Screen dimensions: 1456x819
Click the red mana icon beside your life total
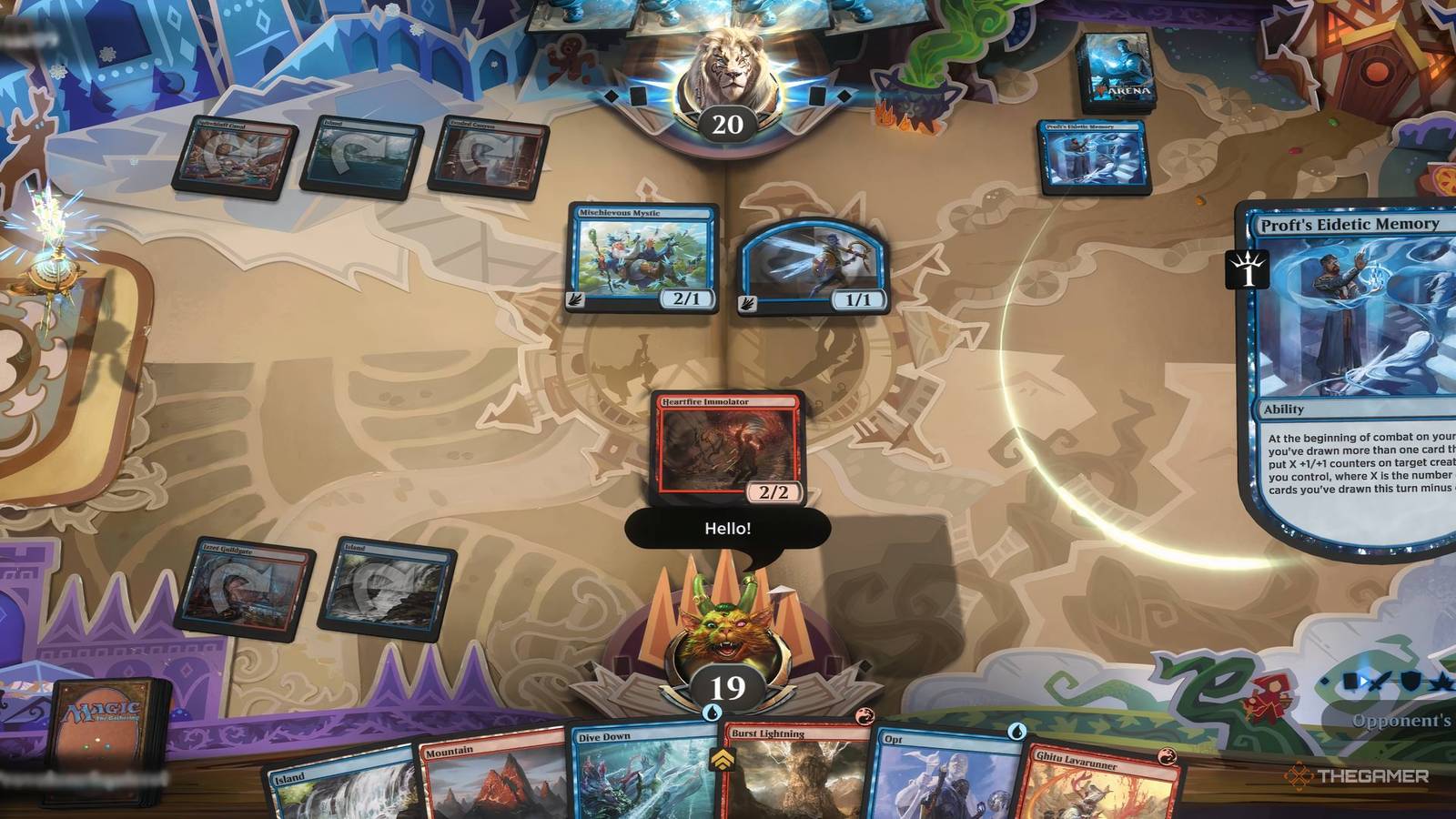click(864, 717)
